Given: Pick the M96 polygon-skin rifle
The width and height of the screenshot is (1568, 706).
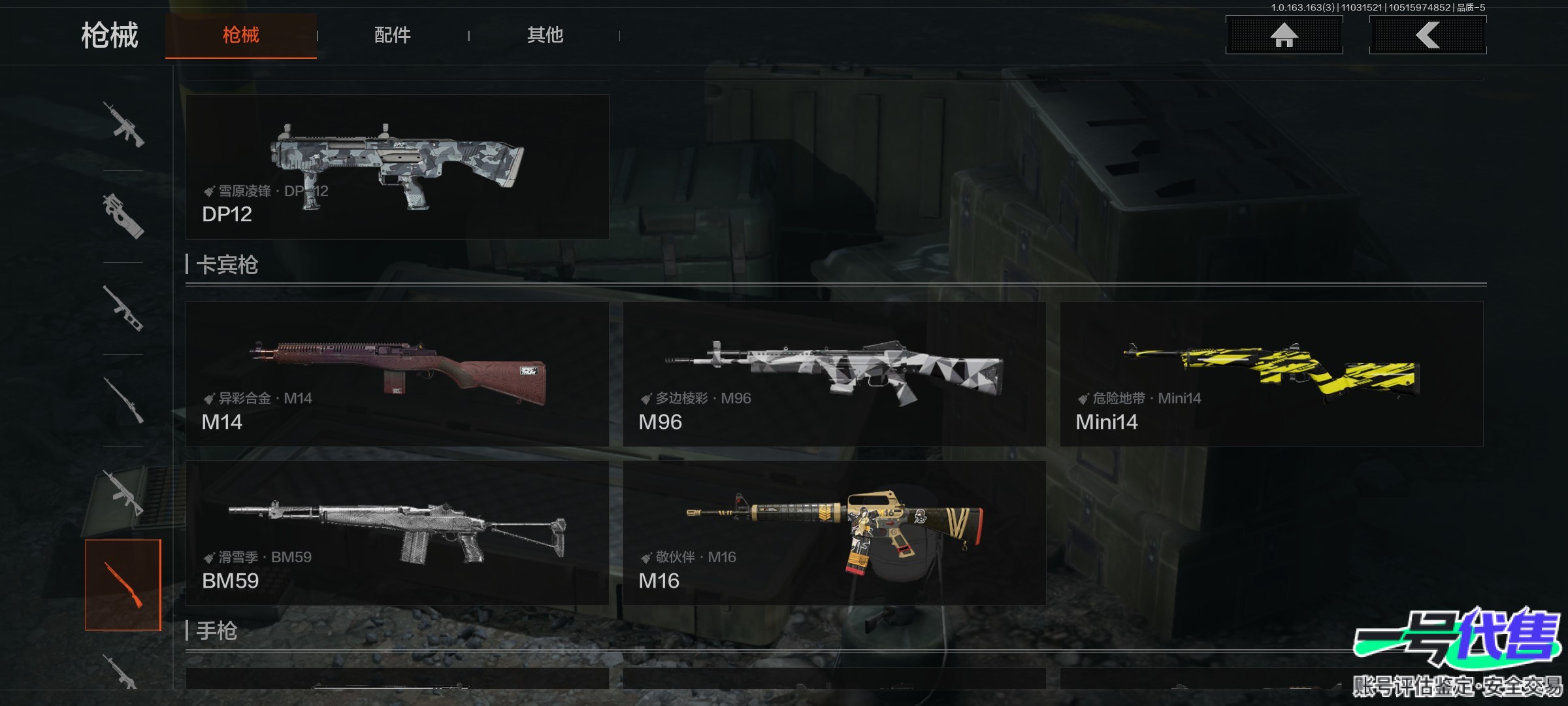Looking at the screenshot, I should [x=834, y=374].
